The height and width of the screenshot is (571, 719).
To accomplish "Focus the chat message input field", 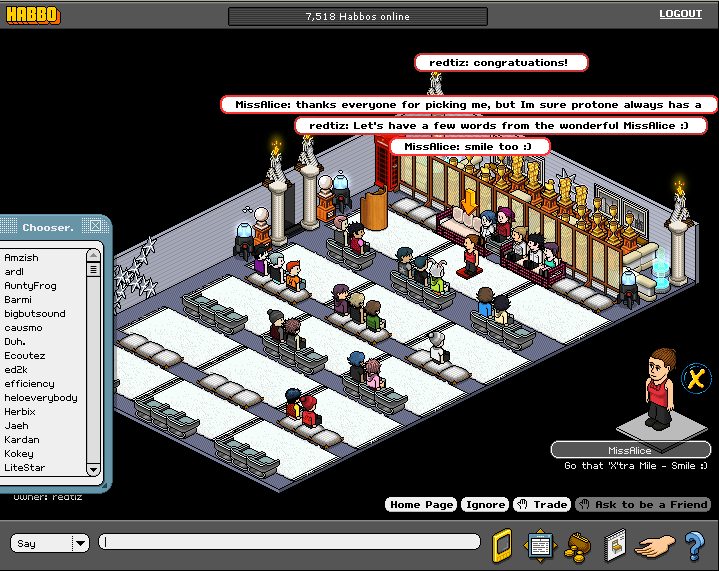I will coord(290,542).
